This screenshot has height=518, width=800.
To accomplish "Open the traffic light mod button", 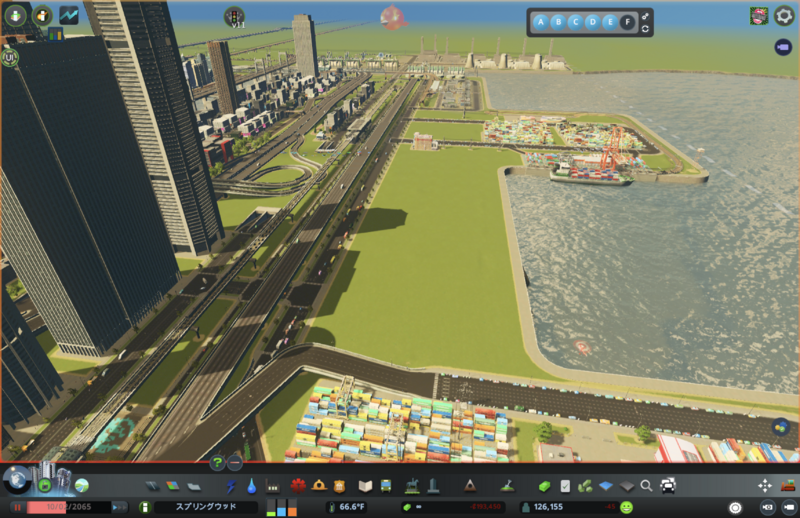I will pos(235,16).
